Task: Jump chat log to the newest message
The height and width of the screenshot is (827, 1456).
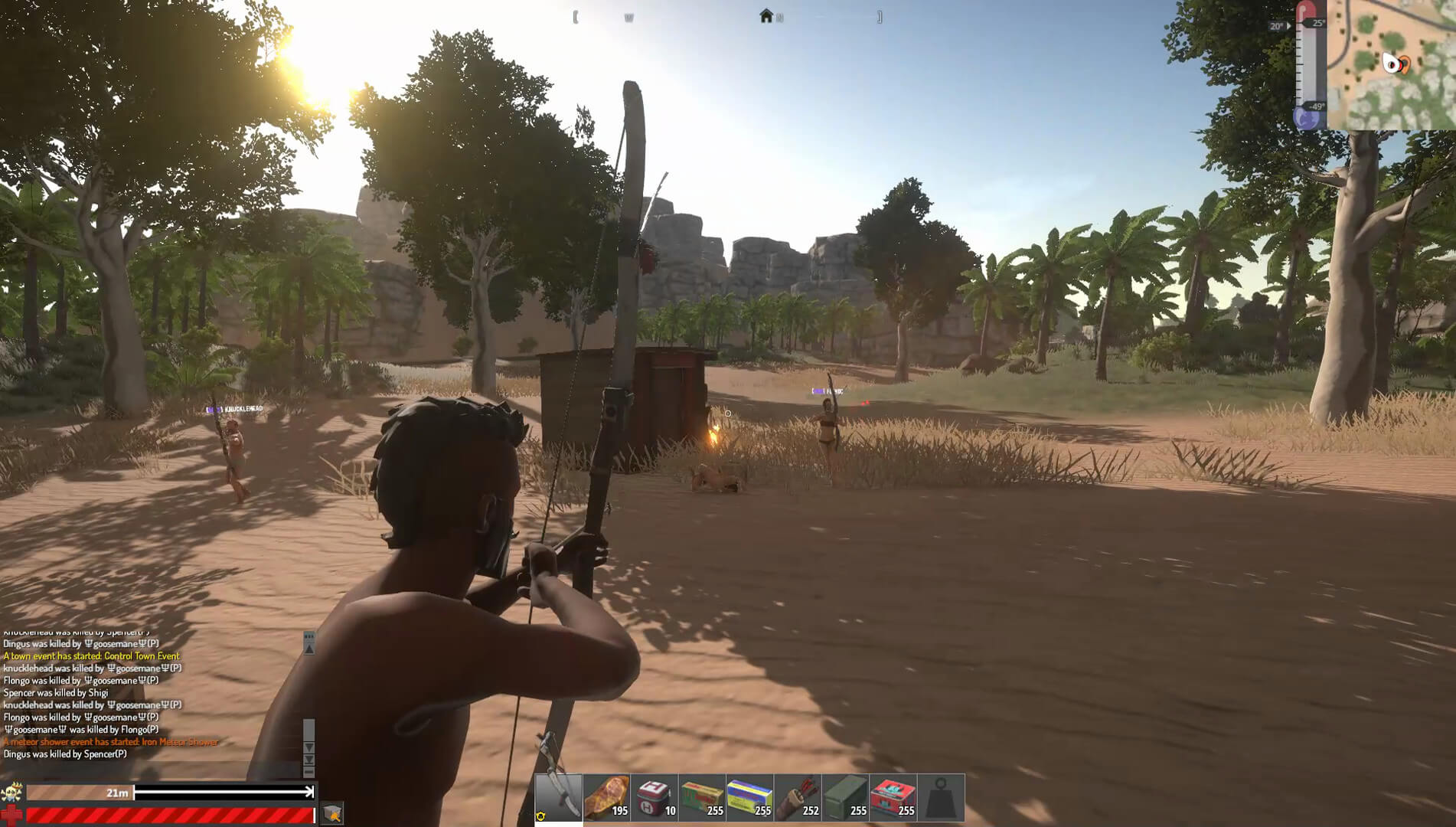Action: [x=309, y=760]
